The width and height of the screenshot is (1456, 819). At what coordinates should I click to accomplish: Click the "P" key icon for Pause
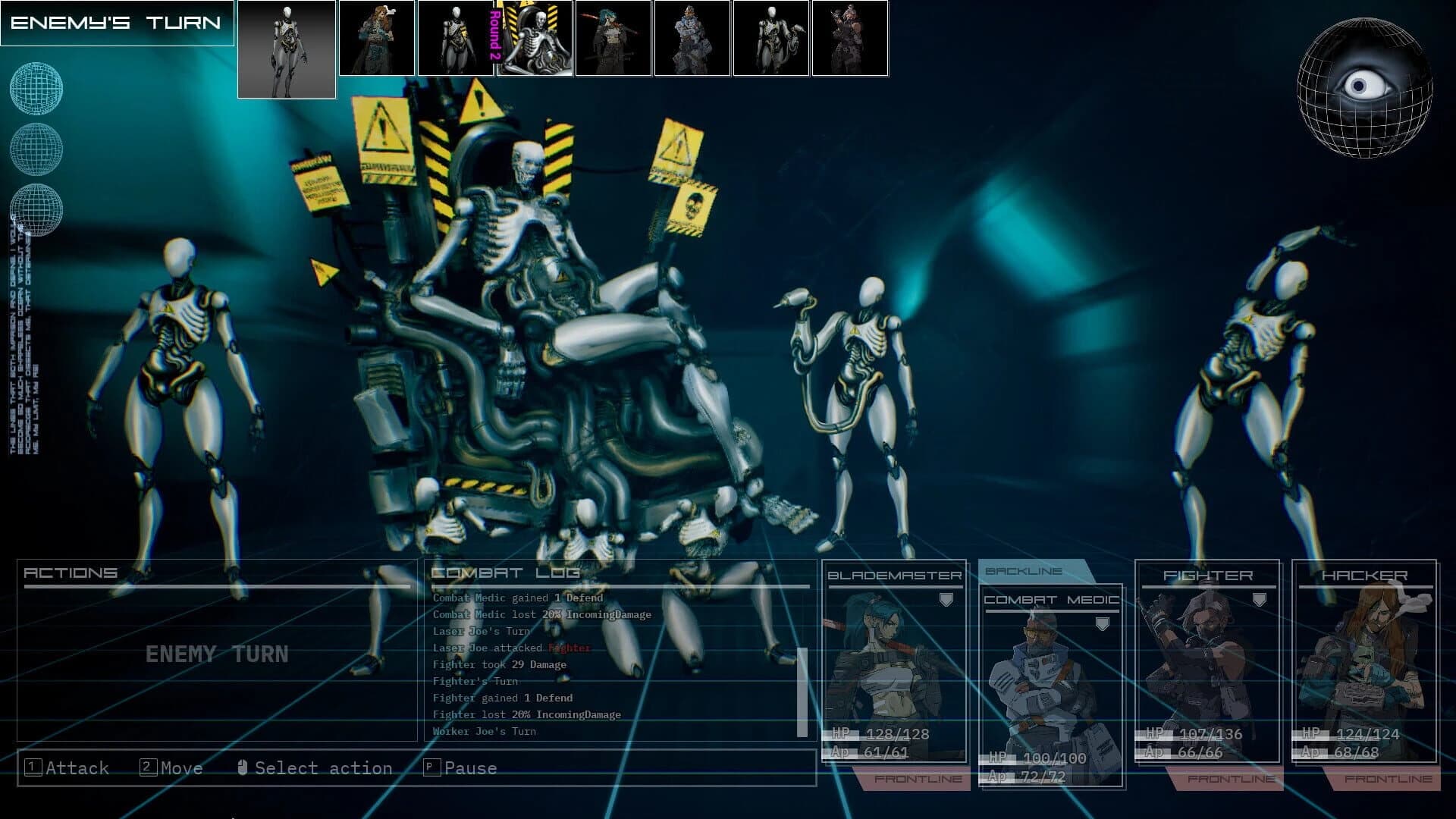coord(432,768)
